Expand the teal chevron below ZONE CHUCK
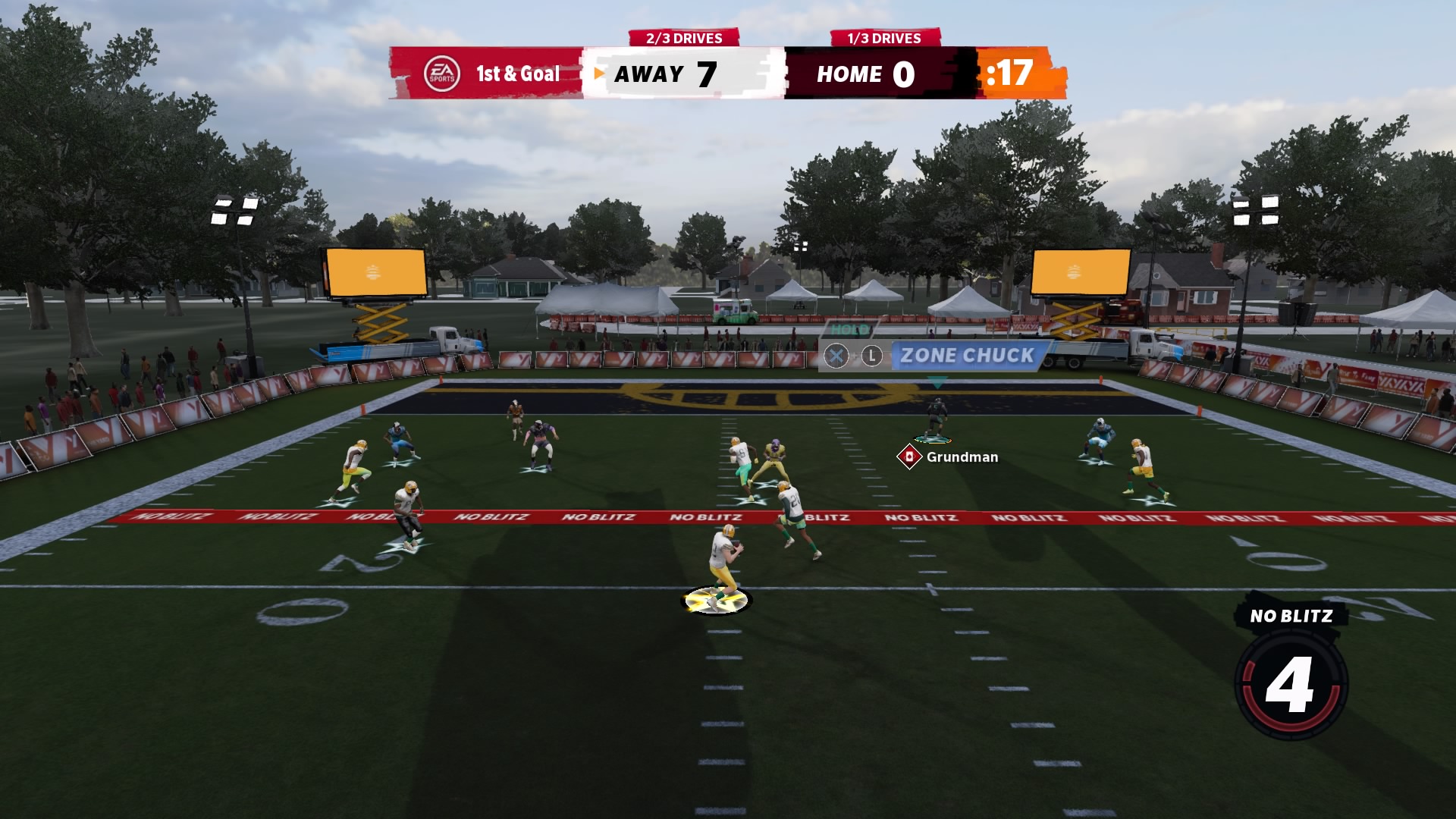 point(938,383)
